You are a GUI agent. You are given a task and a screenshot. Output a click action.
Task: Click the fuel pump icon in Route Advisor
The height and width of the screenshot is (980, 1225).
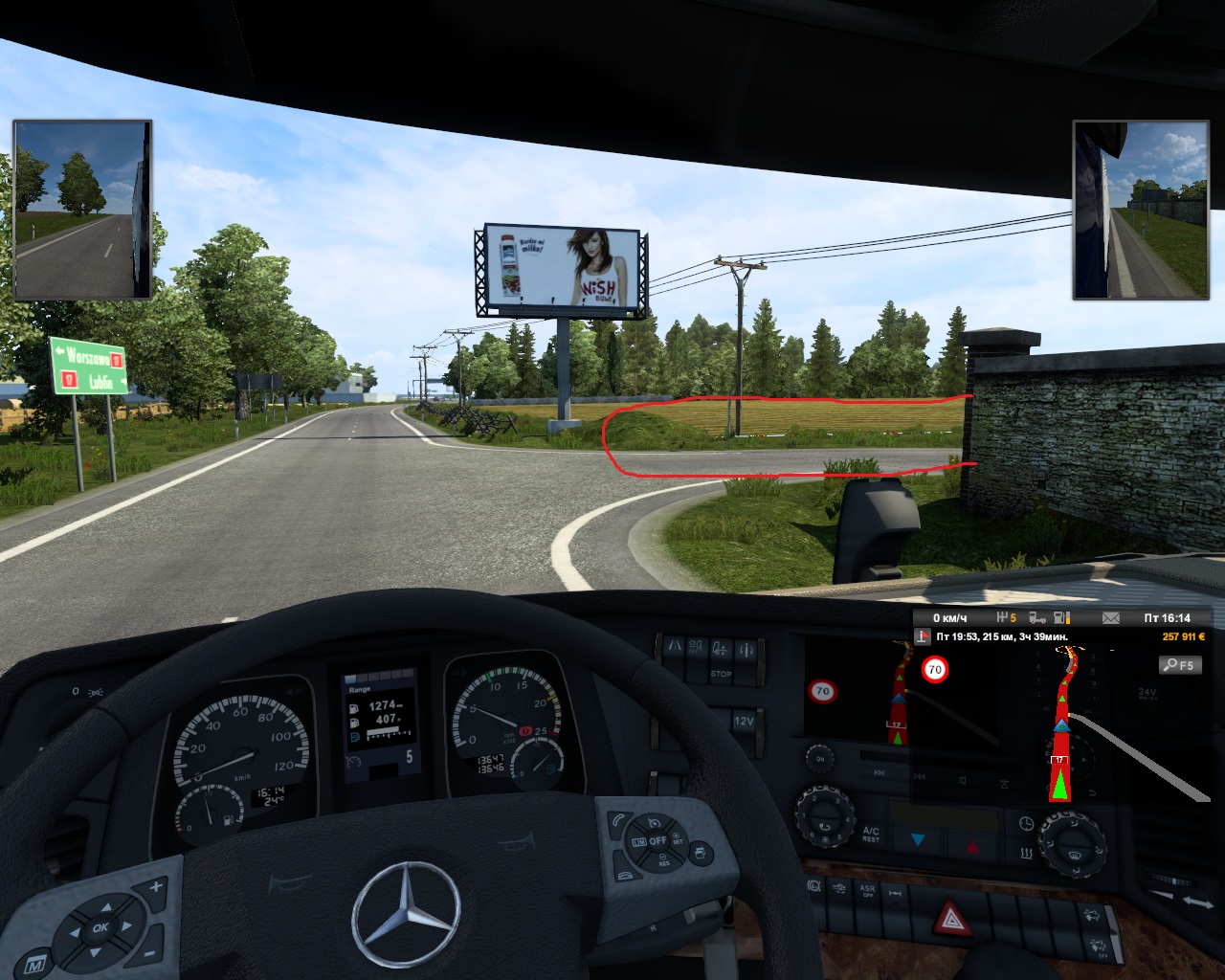1061,618
